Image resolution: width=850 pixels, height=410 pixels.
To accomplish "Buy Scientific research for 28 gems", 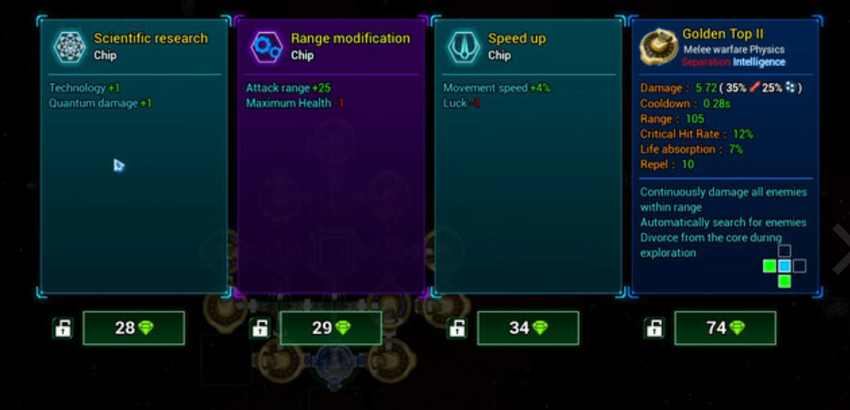I will tap(134, 328).
